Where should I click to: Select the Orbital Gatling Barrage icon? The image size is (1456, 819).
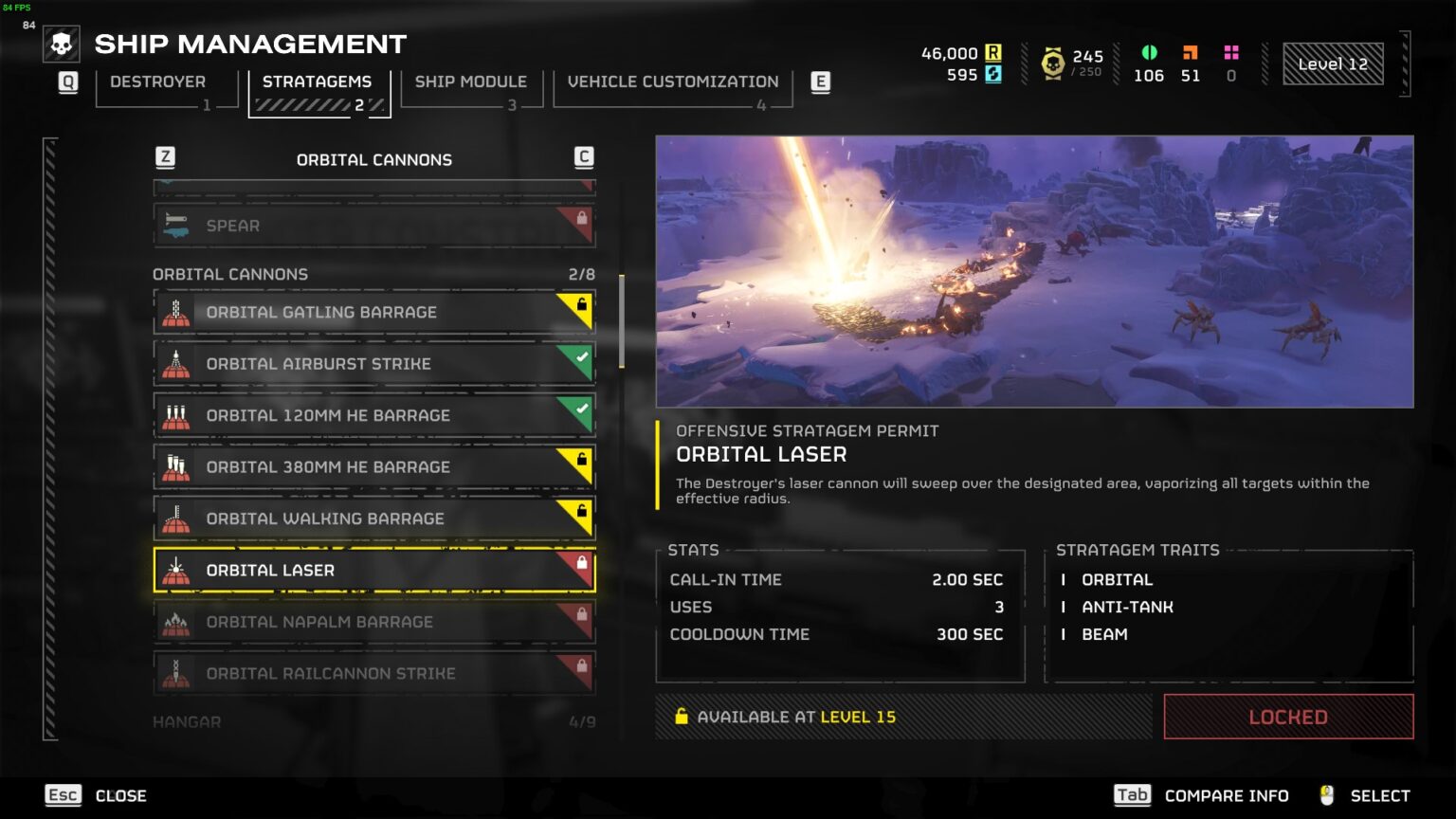click(174, 312)
